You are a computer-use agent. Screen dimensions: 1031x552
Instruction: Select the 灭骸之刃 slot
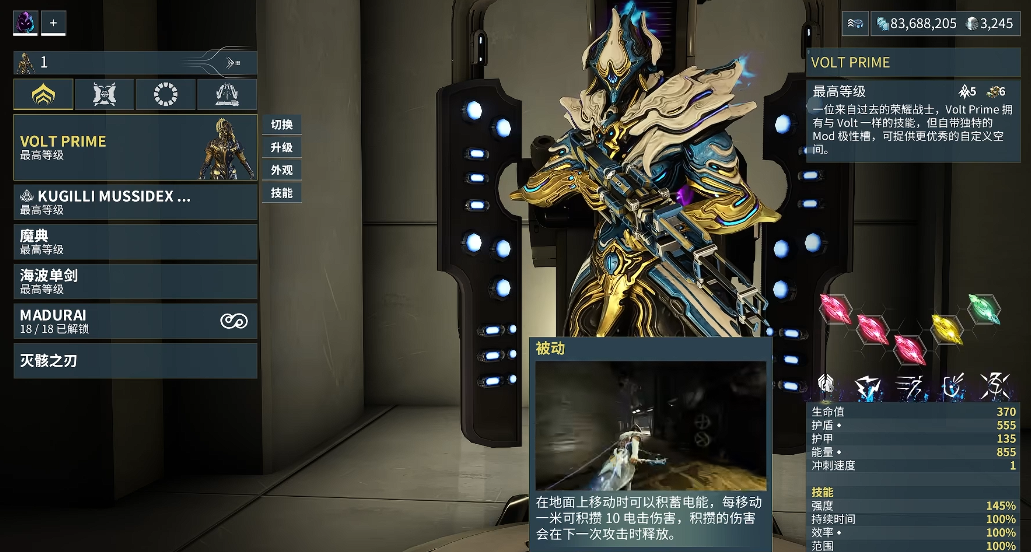pos(135,361)
